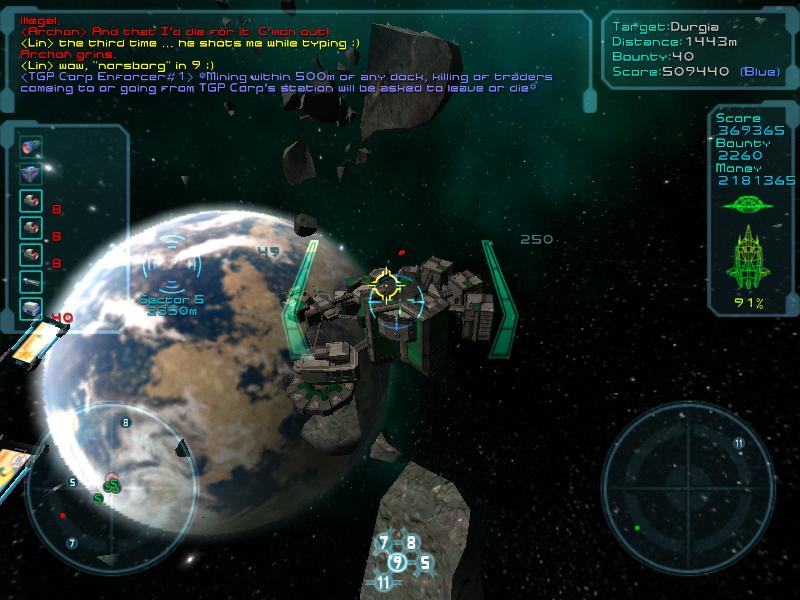The width and height of the screenshot is (800, 600).
Task: Select sector 11 in the sector cluster
Action: point(384,582)
